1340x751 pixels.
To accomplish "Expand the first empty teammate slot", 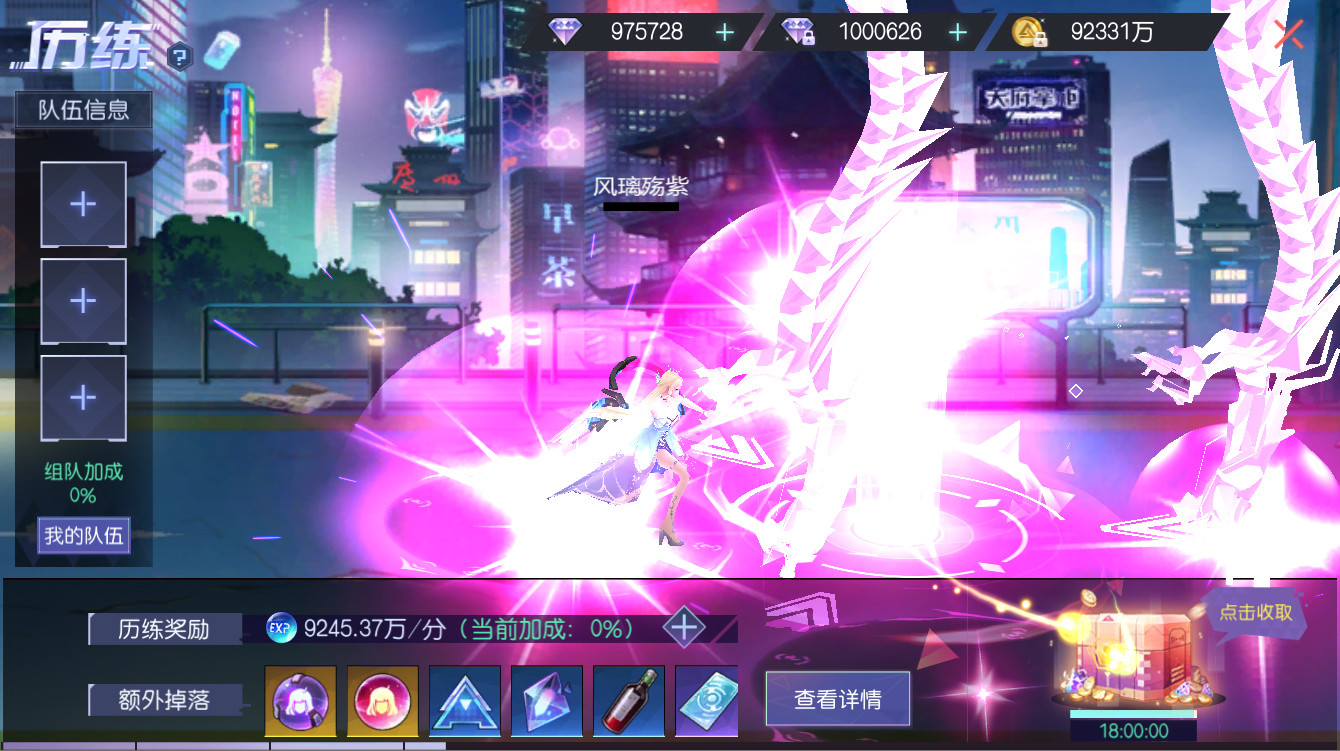I will tap(83, 203).
